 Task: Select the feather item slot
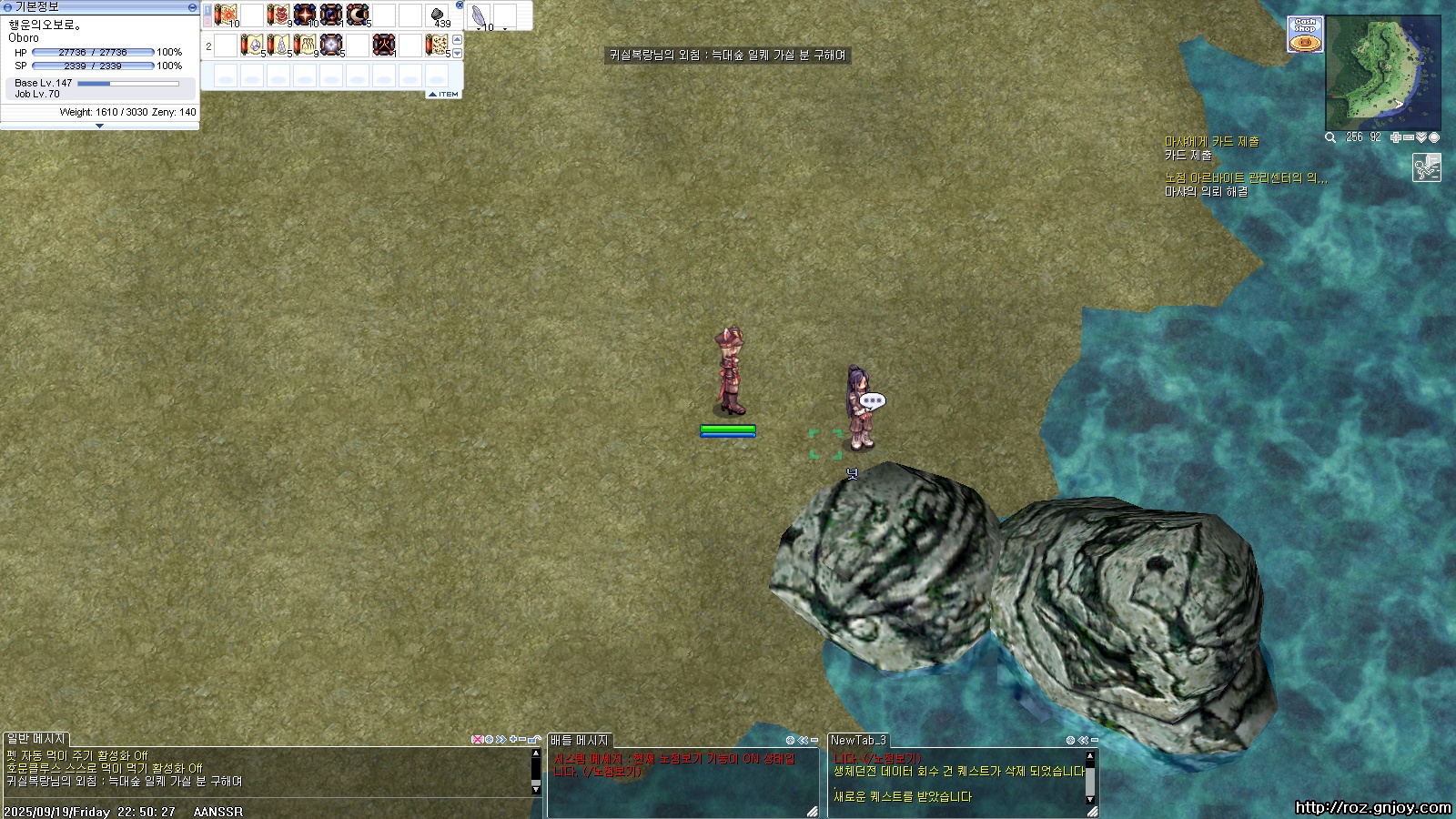[x=479, y=15]
